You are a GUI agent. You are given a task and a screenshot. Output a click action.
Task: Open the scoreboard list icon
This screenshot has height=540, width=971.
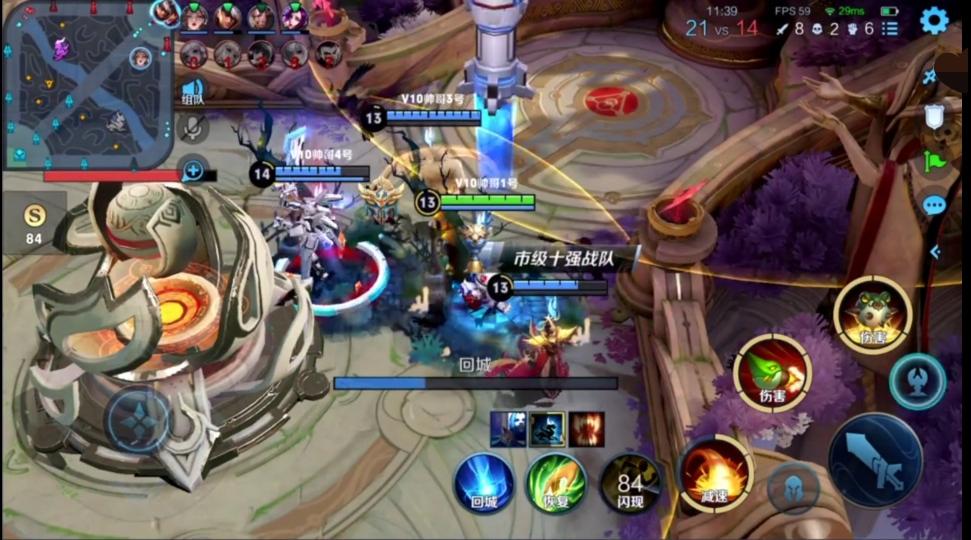coord(890,28)
